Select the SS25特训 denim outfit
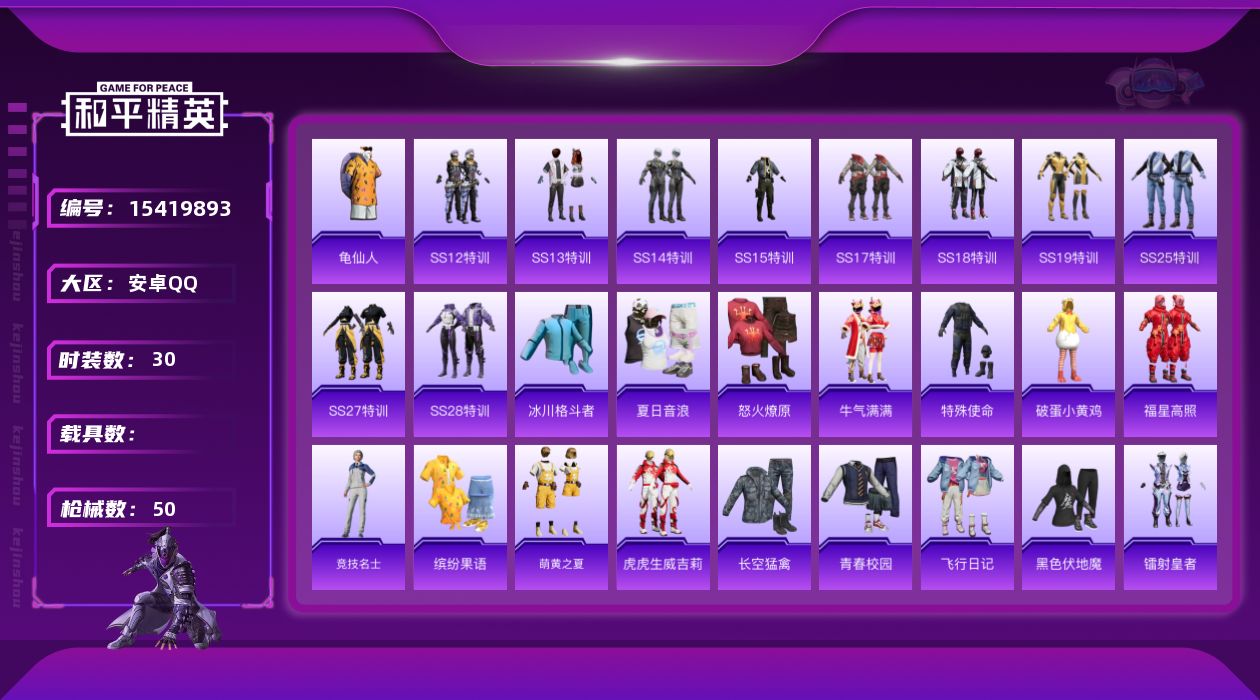This screenshot has height=700, width=1260. [1170, 210]
